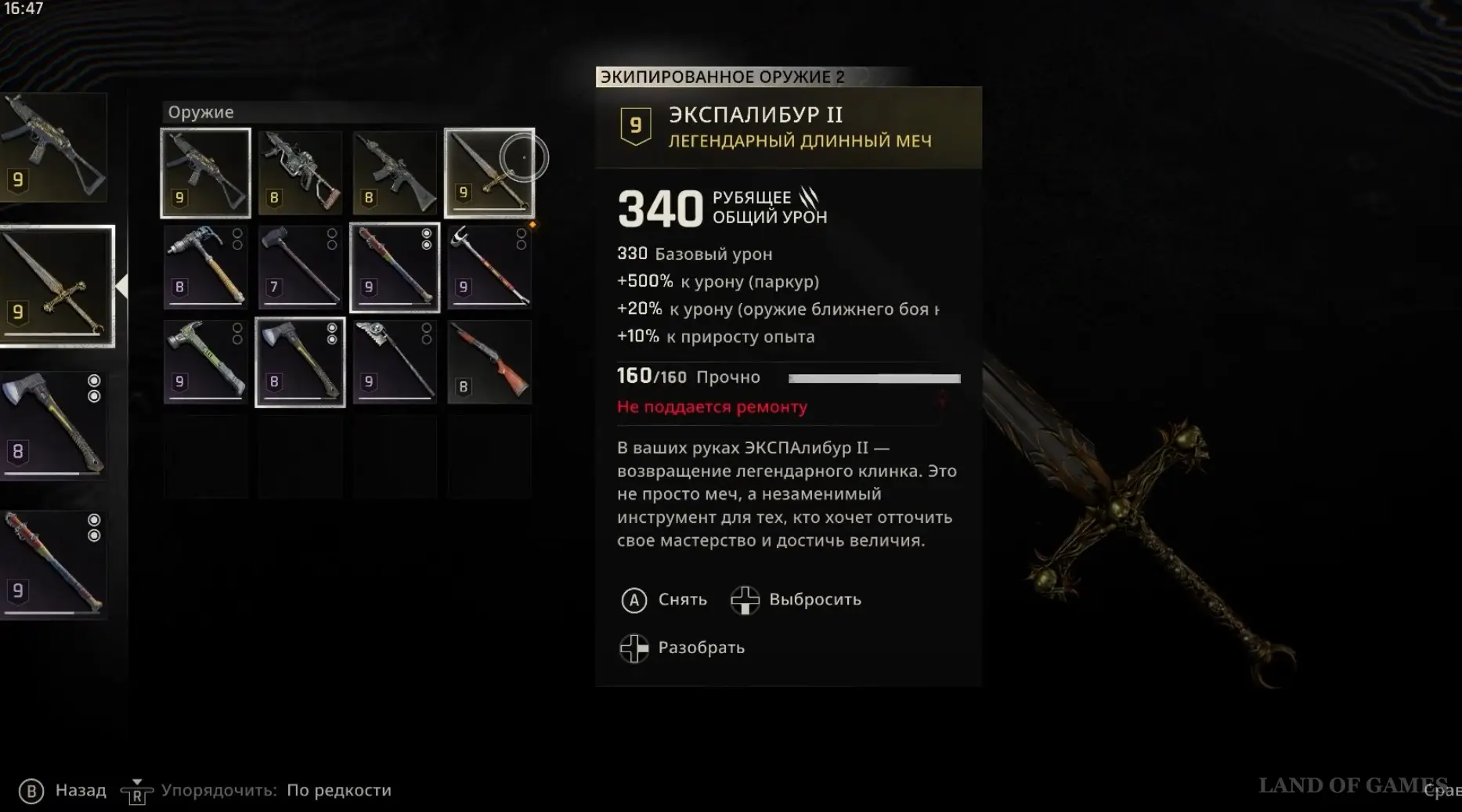Choose the axe in the Оружие grid
The width and height of the screenshot is (1462, 812).
click(301, 363)
